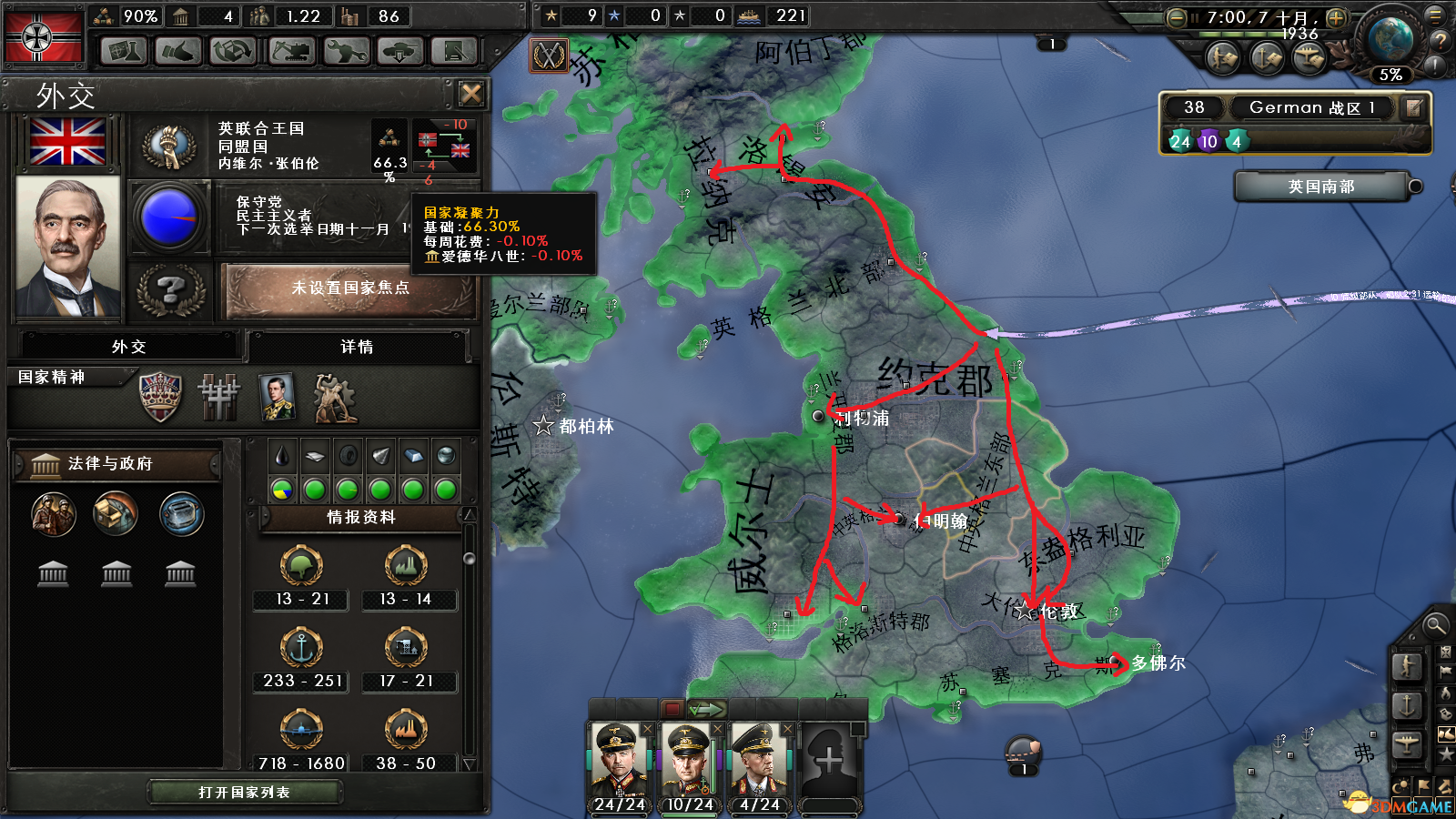The width and height of the screenshot is (1456, 819).
Task: Click the 英国南部 region button
Action: [x=1320, y=187]
